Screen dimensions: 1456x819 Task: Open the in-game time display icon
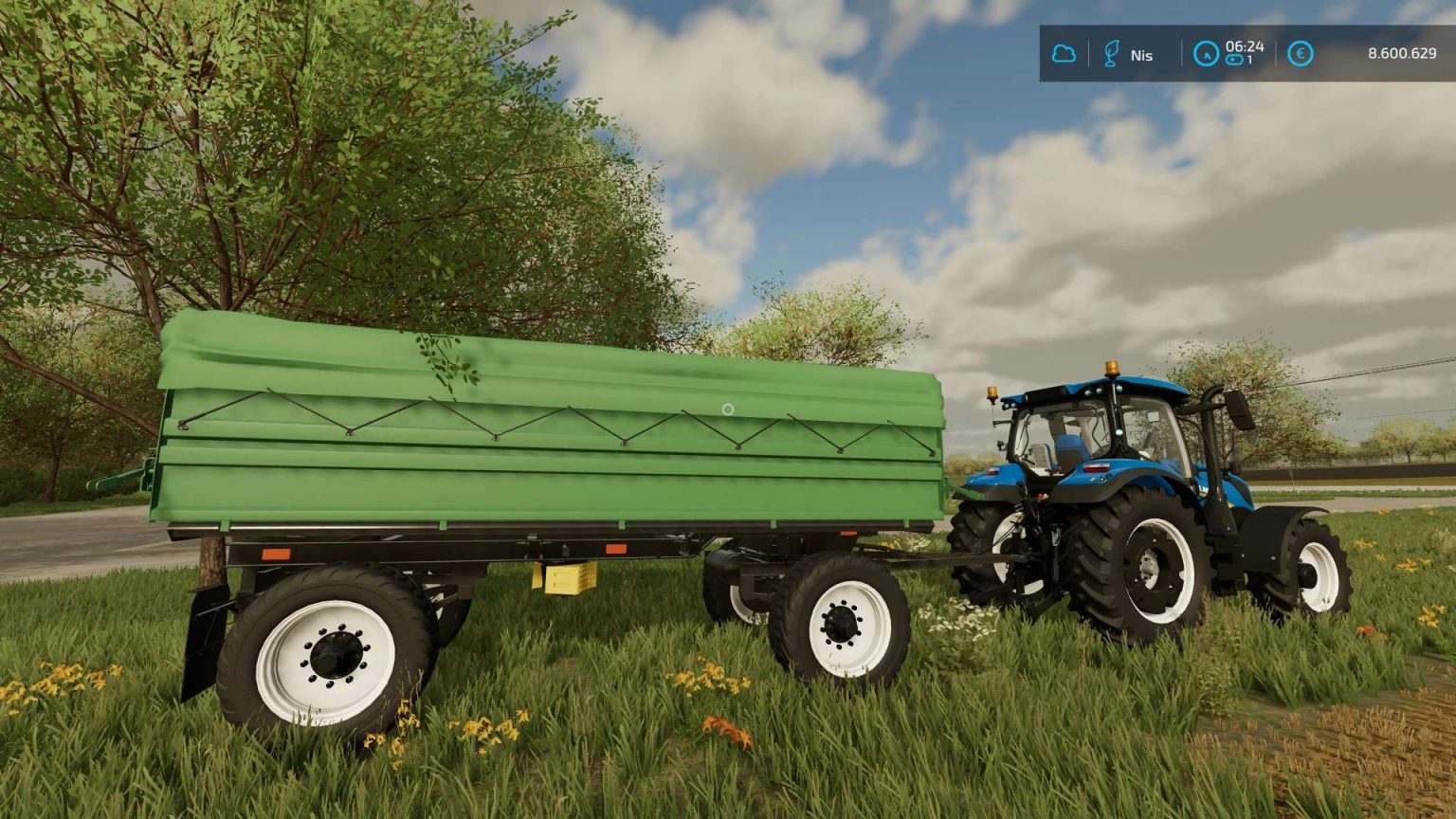[x=1206, y=53]
